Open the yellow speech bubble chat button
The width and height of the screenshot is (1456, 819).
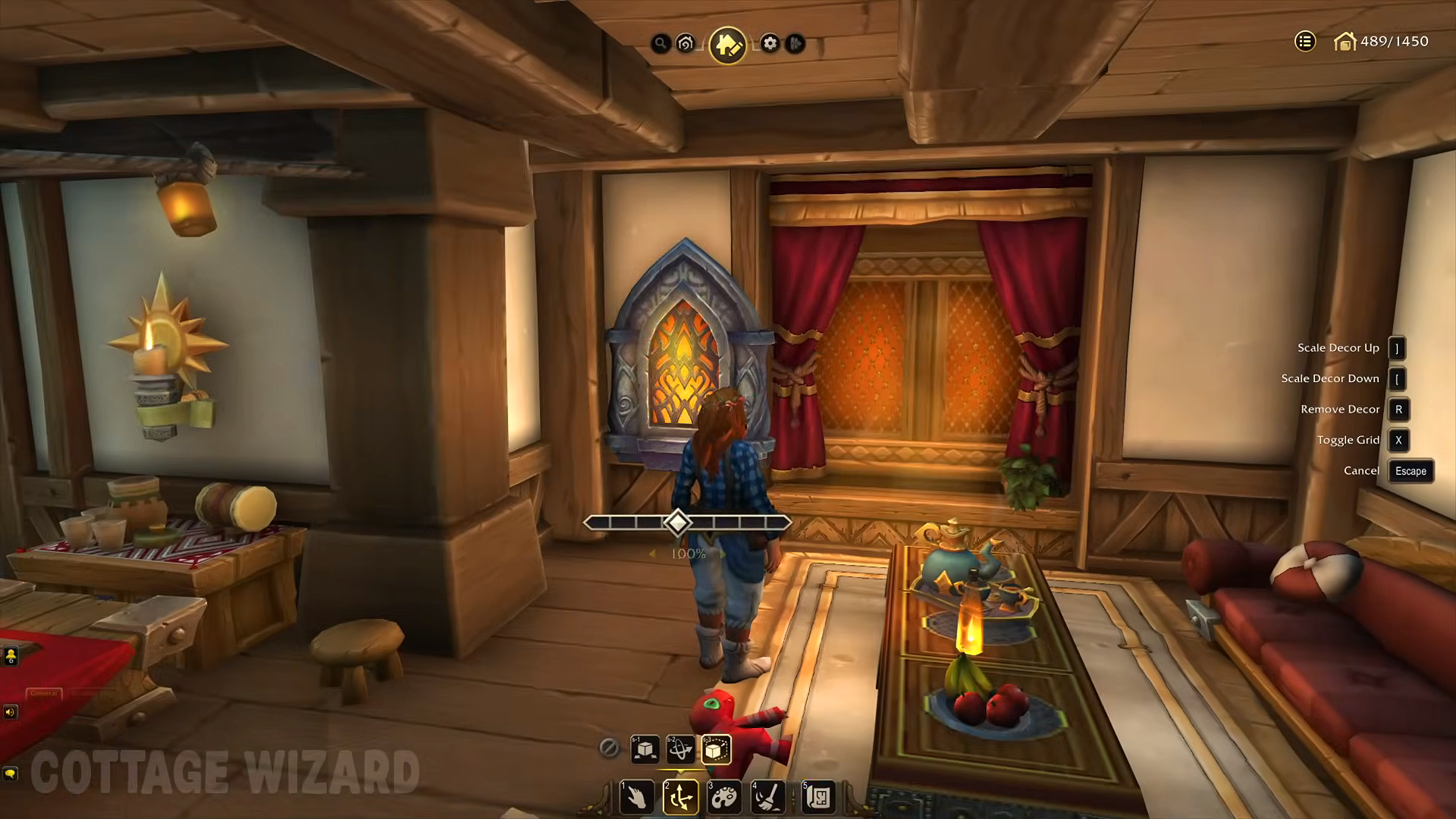click(x=10, y=773)
